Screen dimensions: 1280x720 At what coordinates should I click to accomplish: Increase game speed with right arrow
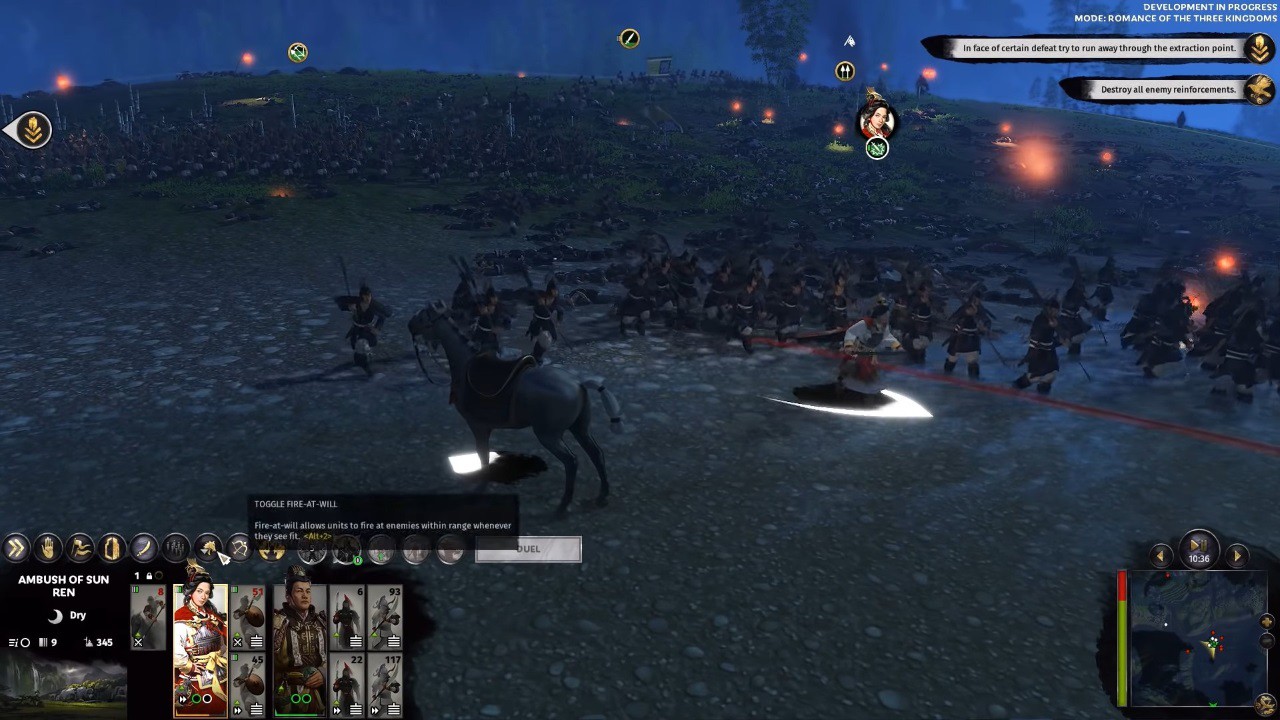pos(1237,556)
